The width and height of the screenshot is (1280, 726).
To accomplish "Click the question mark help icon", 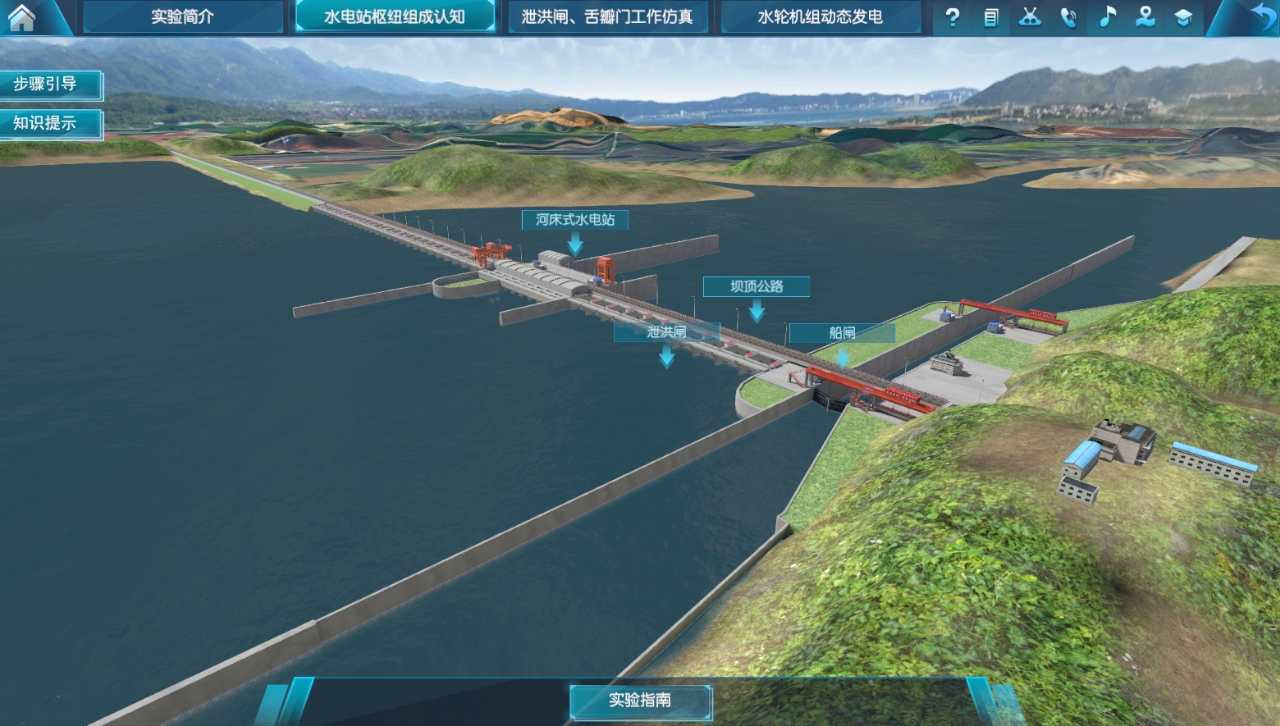I will (x=952, y=17).
